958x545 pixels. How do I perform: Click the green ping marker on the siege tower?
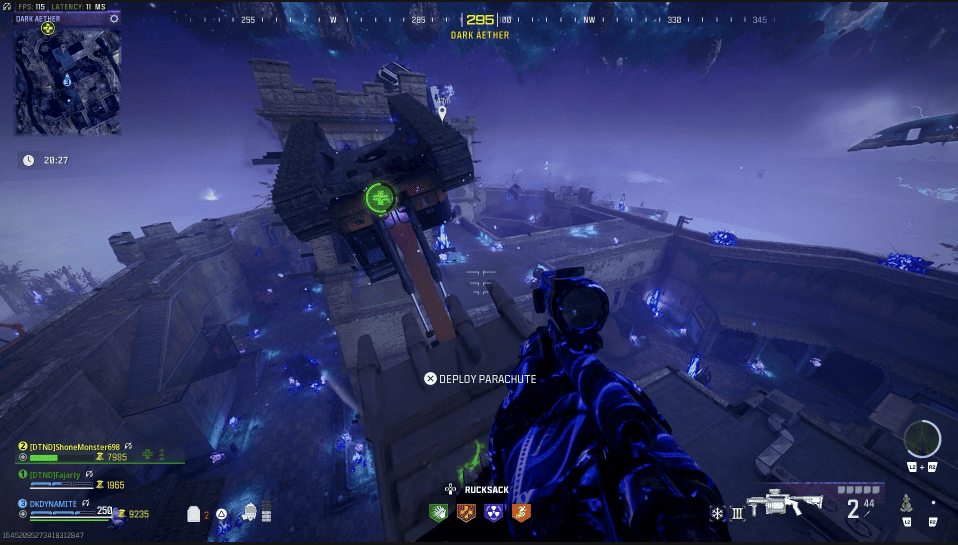(381, 198)
